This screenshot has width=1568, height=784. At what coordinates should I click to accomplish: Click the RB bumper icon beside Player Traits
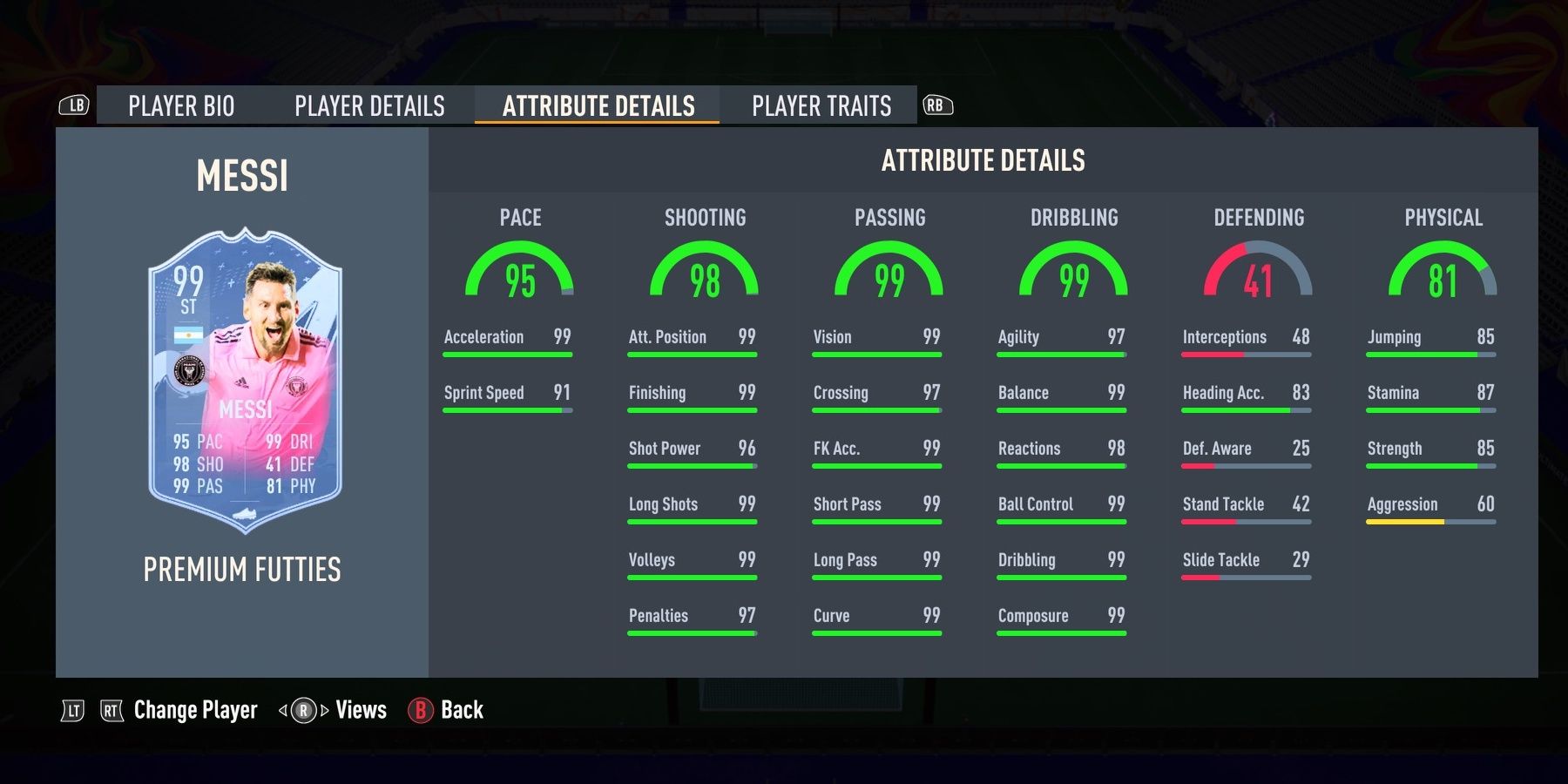938,105
